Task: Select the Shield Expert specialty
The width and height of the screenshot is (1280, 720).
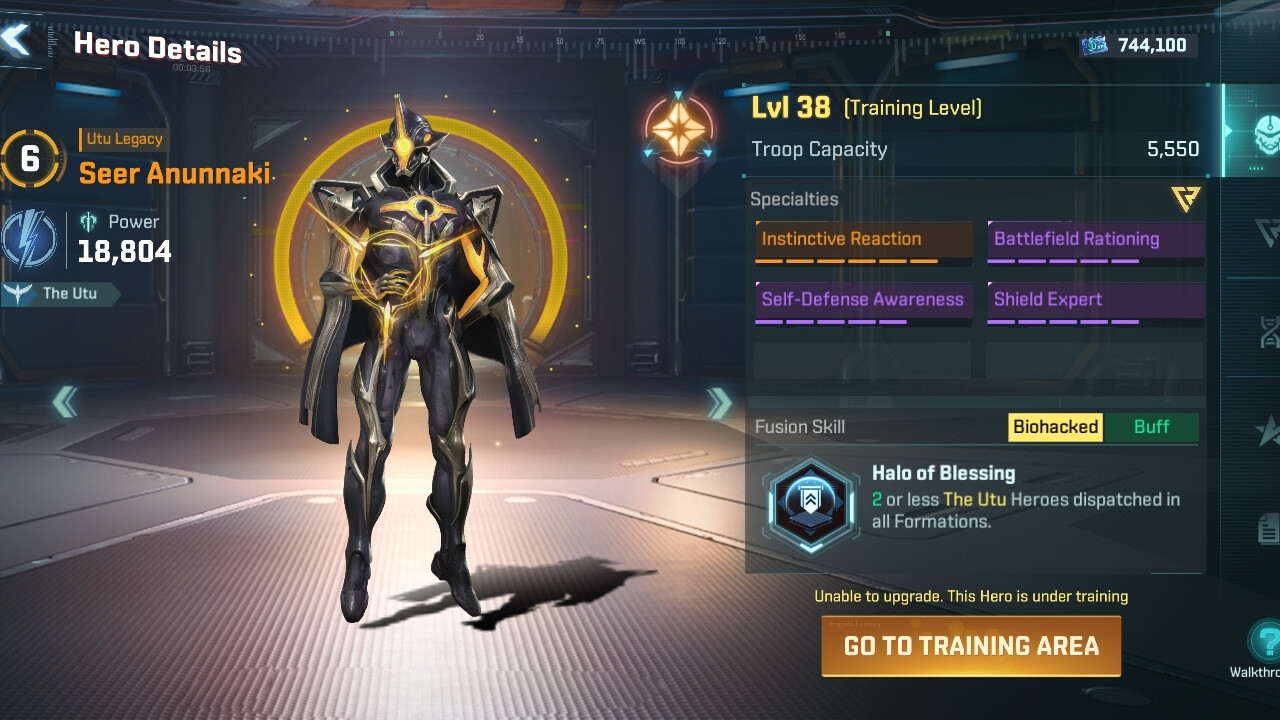Action: click(x=1095, y=301)
